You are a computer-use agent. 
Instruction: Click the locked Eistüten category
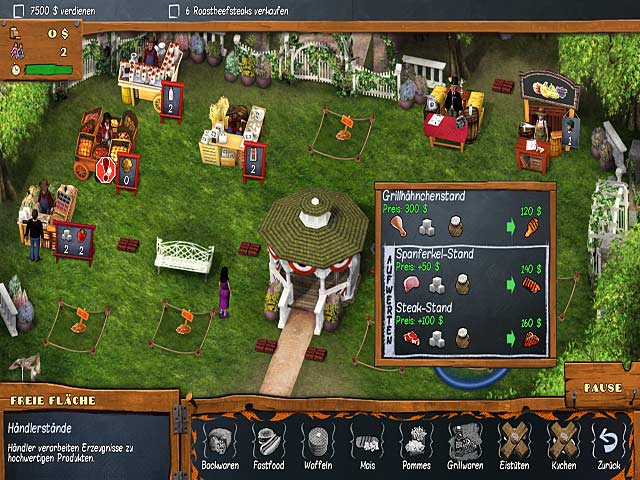(514, 444)
